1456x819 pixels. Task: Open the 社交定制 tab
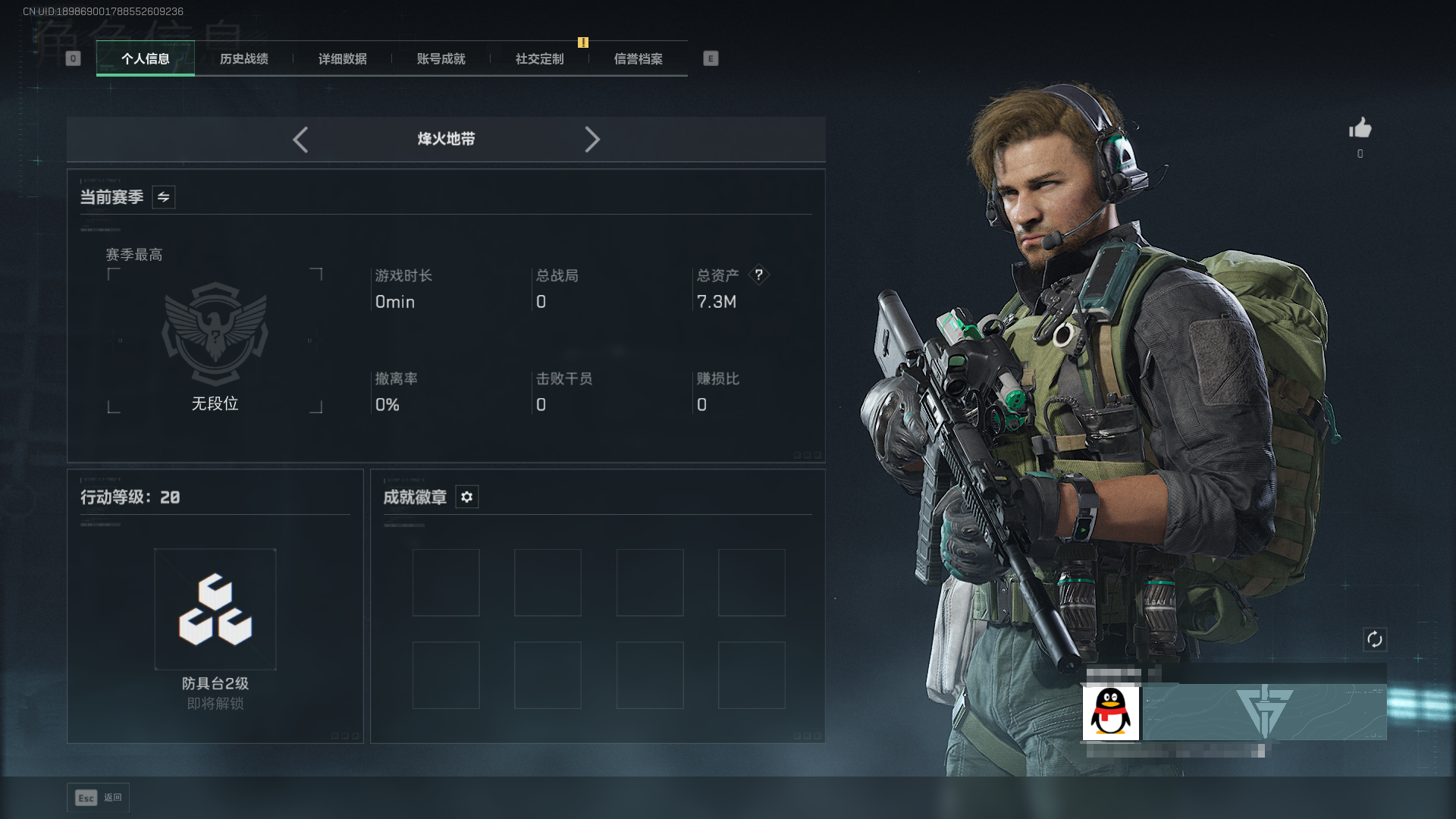pos(540,58)
